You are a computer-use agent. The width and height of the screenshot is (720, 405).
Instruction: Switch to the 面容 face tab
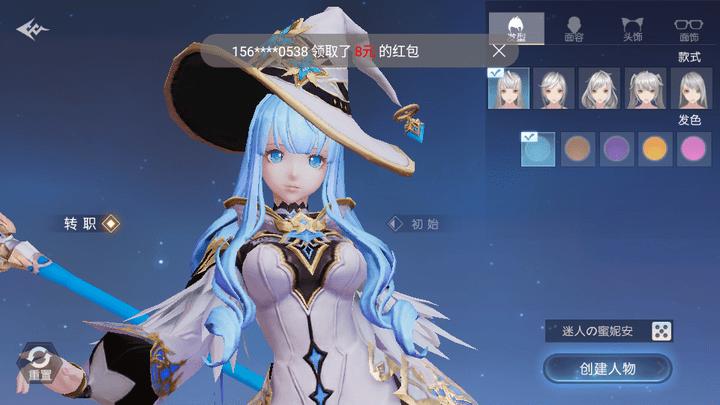pos(574,29)
